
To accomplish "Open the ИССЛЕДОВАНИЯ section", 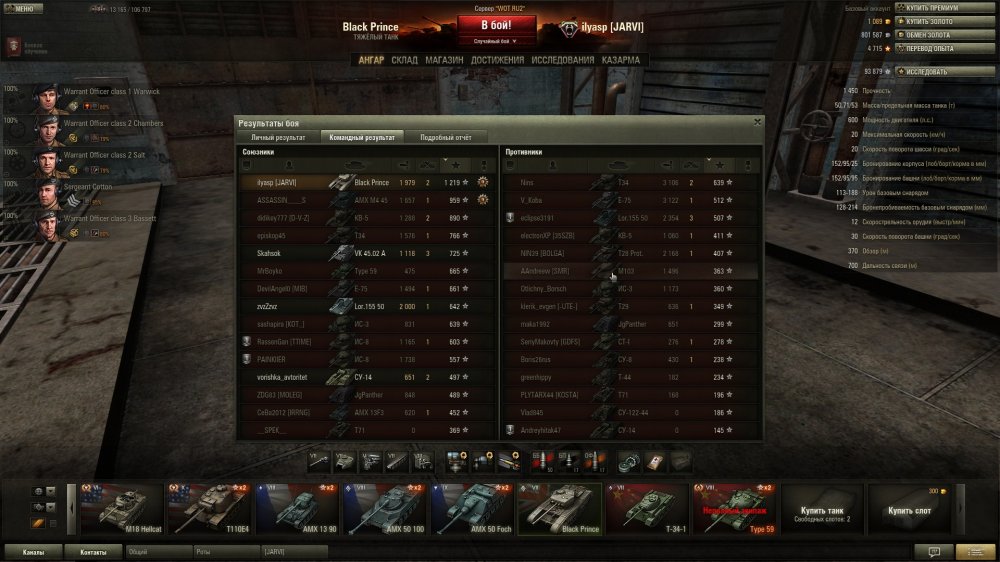I will tap(563, 60).
